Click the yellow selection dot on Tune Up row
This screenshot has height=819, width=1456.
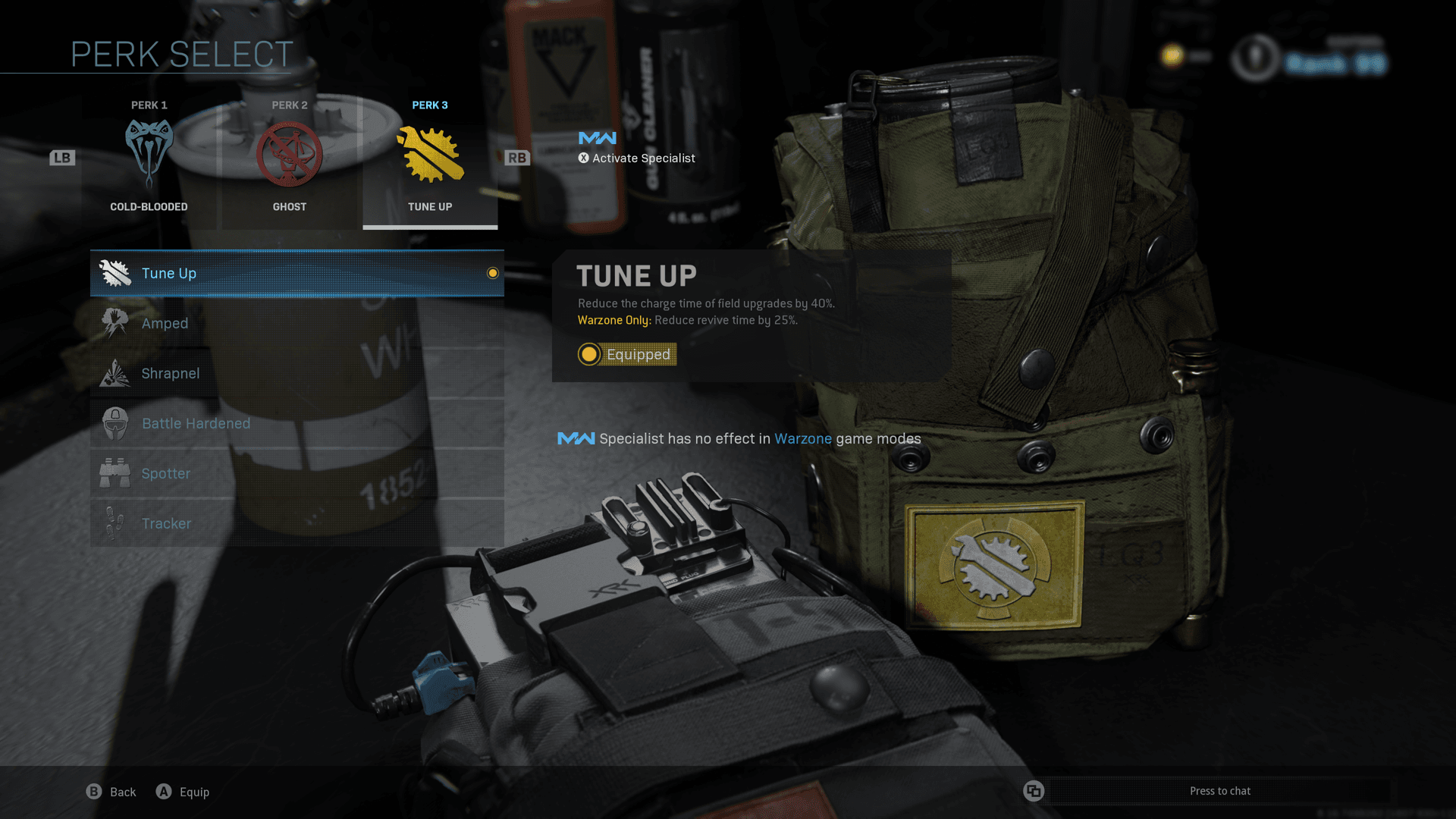(492, 273)
